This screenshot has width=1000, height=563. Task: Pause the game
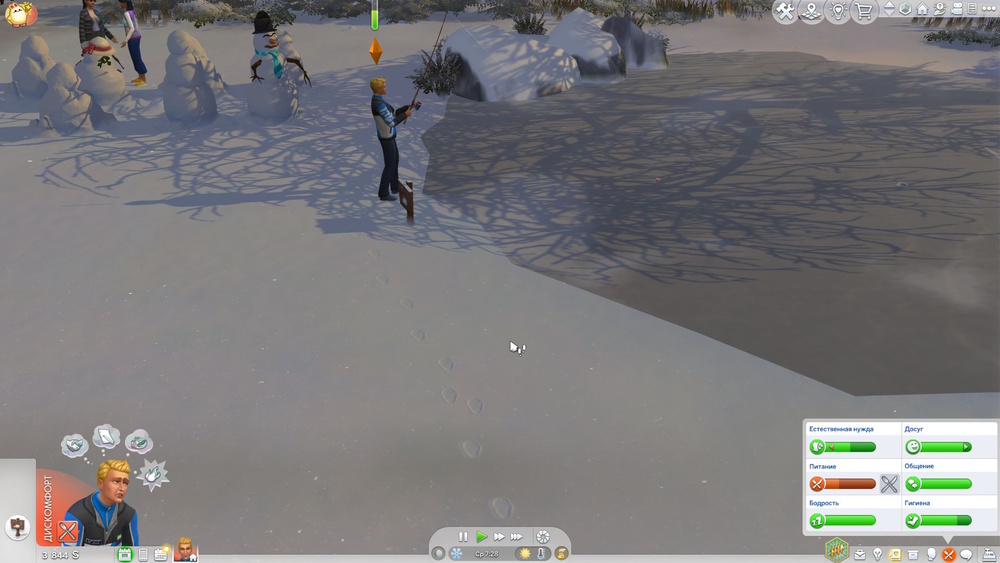coord(463,537)
